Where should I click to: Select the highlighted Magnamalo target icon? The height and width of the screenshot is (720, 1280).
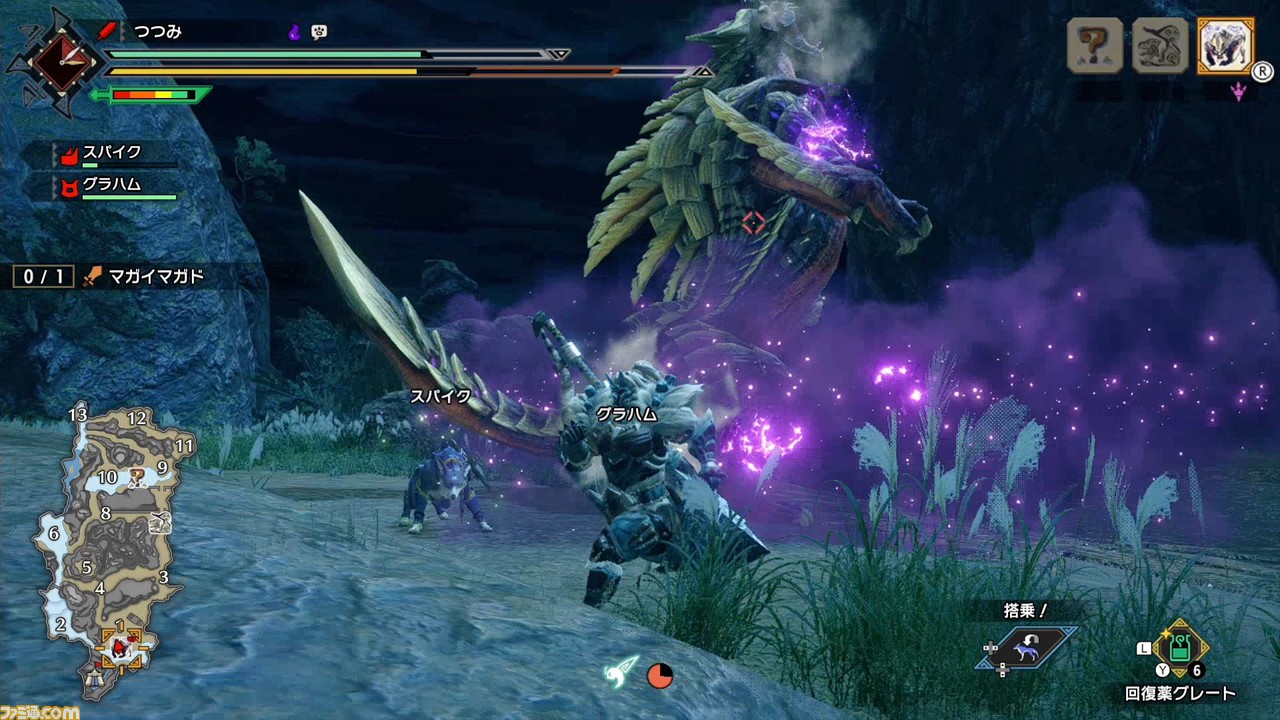pos(1225,46)
